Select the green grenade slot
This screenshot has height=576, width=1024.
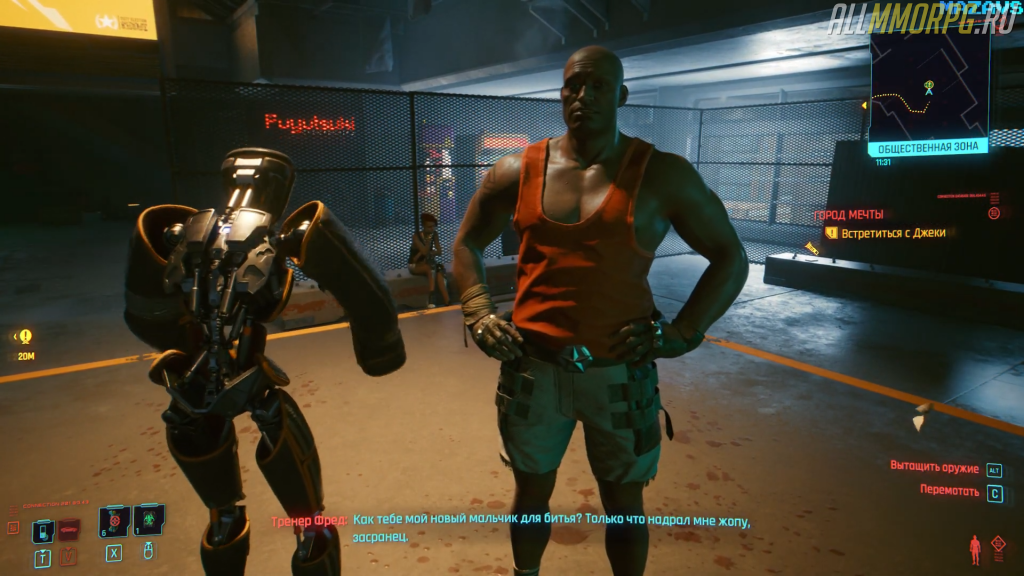tap(148, 520)
